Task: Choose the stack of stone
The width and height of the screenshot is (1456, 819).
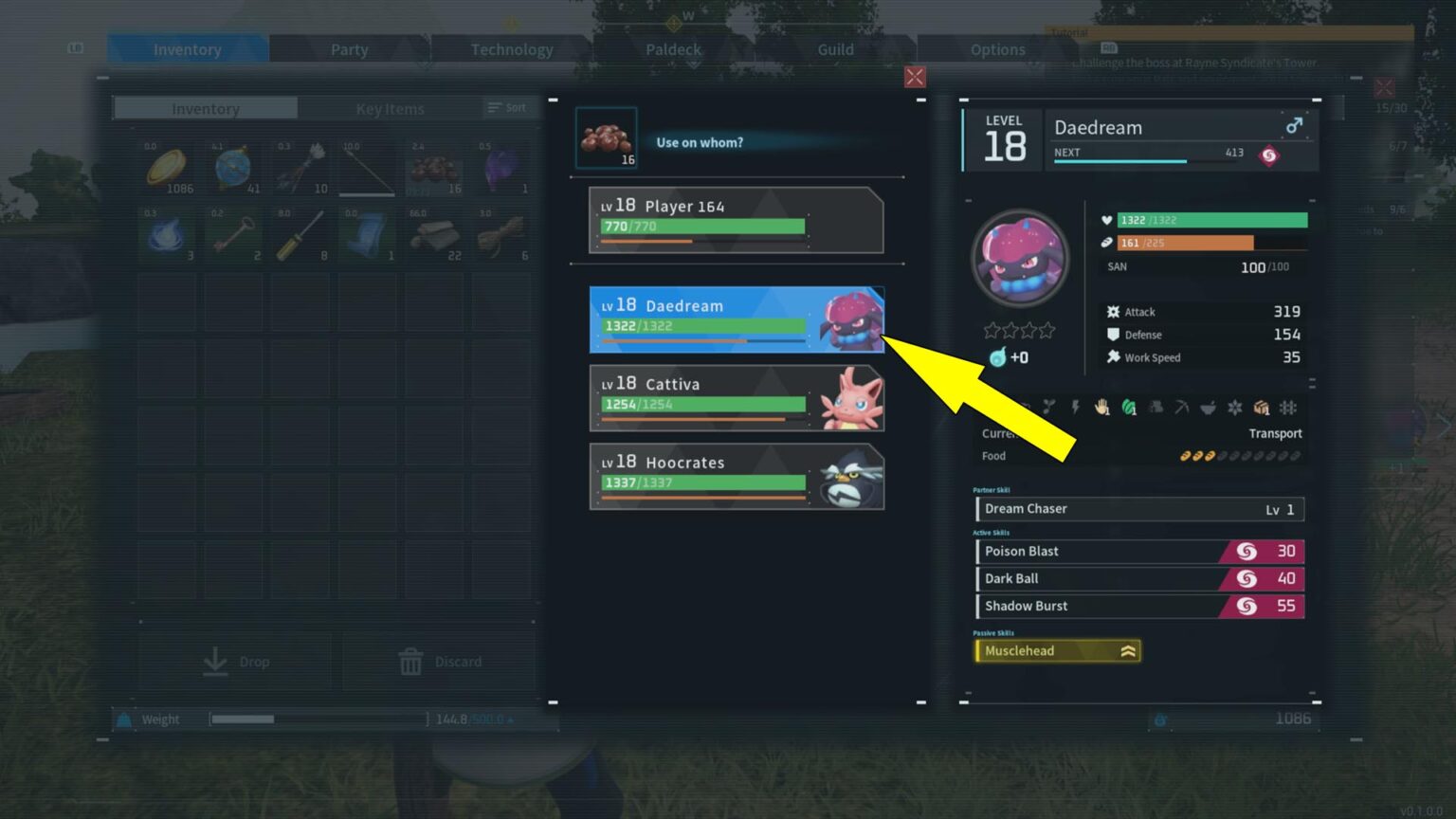Action: click(x=434, y=235)
